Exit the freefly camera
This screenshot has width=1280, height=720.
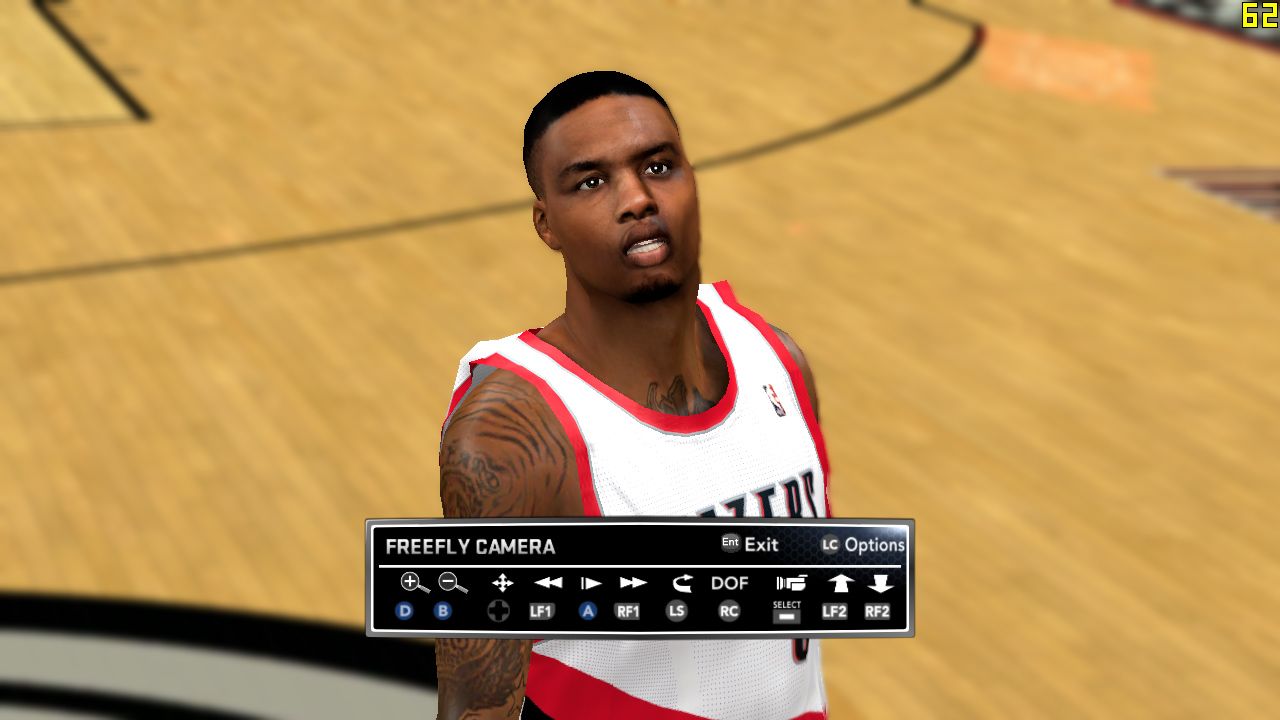(x=751, y=545)
